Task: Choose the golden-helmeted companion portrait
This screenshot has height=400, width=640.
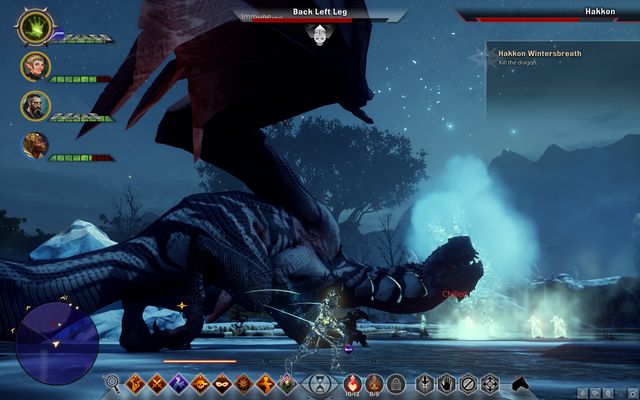Action: click(35, 145)
